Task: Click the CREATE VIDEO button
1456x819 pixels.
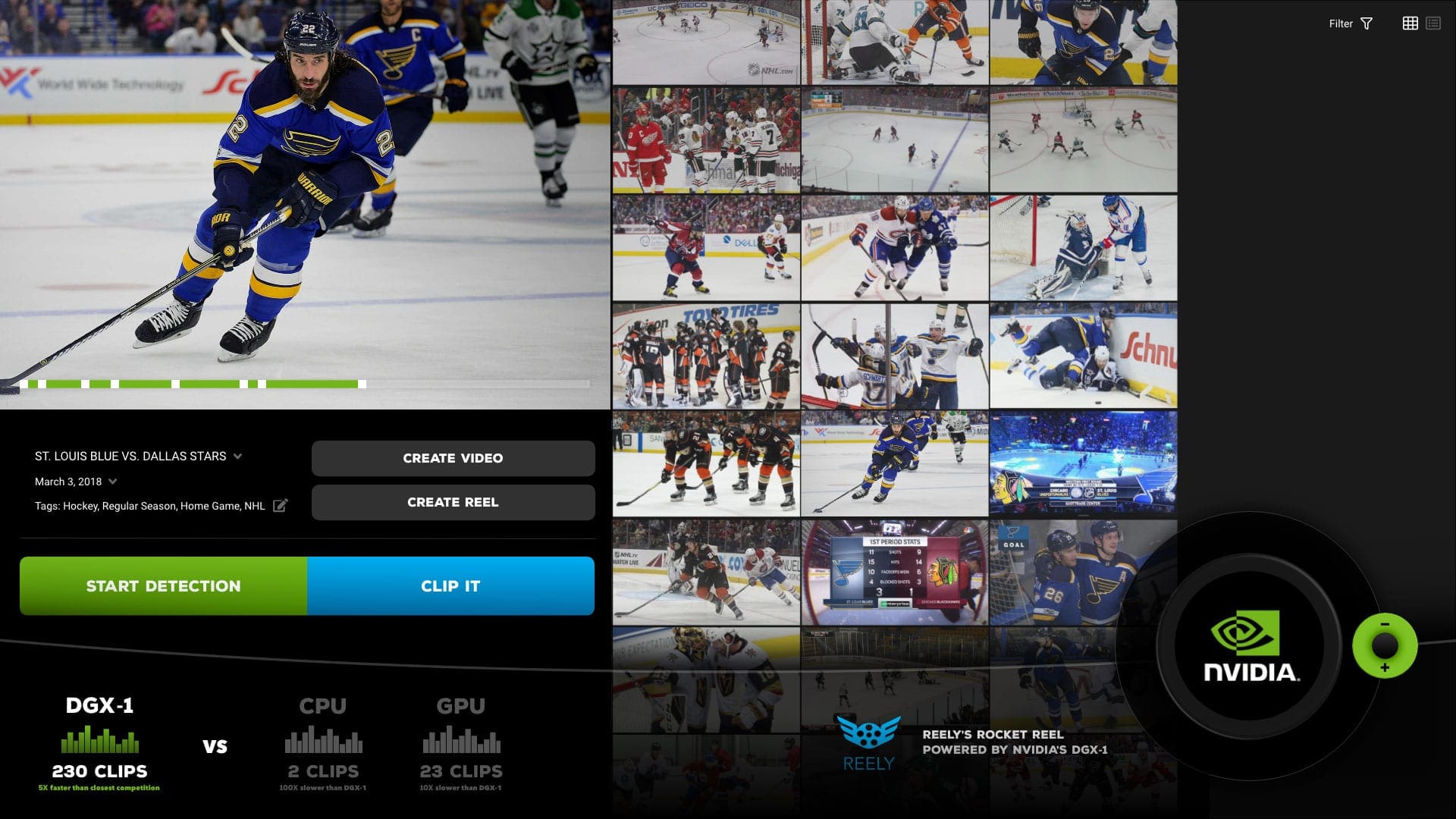Action: coord(453,458)
